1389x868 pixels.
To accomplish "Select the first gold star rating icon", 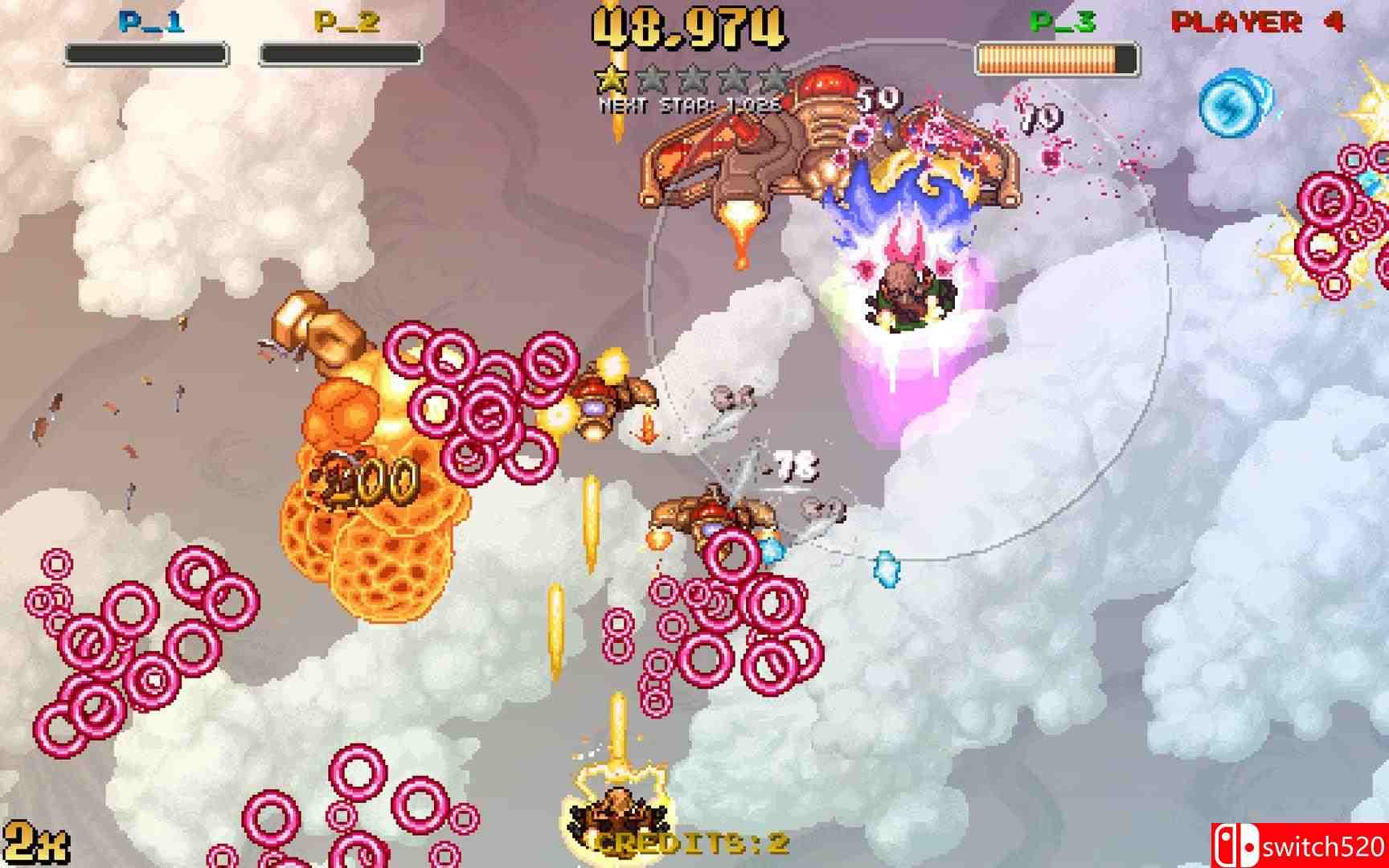I will point(612,79).
